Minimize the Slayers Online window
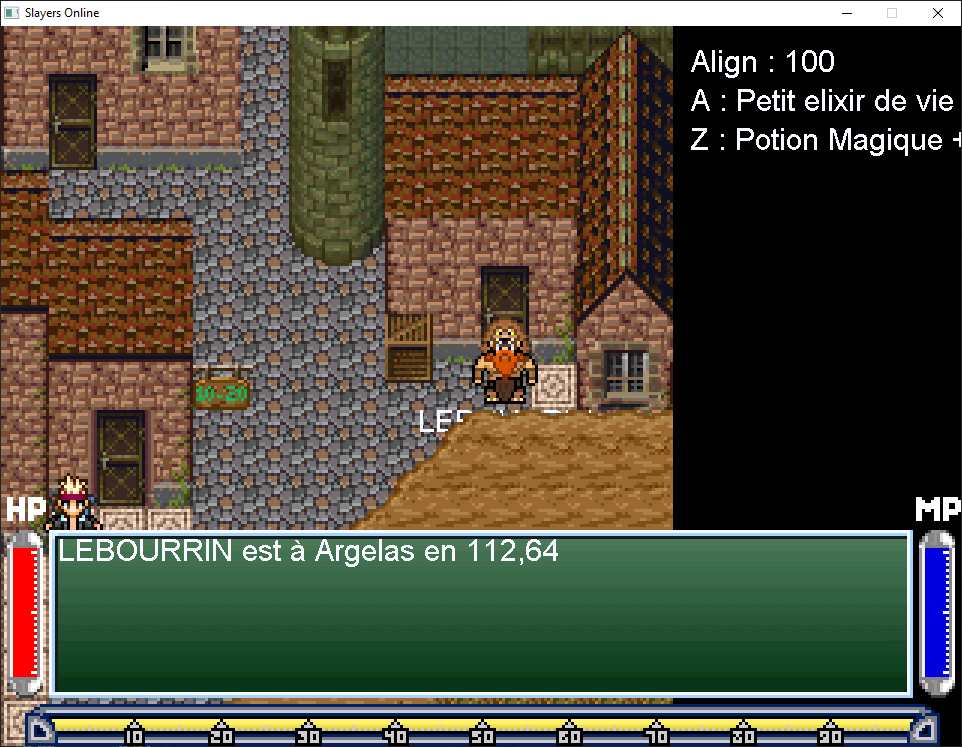Screen dimensions: 962x747 coord(847,14)
